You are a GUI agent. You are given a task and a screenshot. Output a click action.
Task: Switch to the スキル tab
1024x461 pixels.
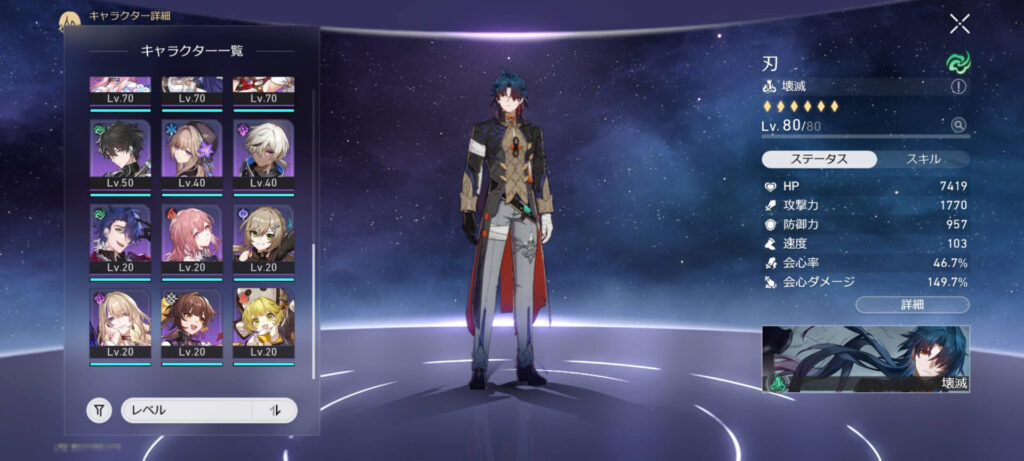[922, 159]
